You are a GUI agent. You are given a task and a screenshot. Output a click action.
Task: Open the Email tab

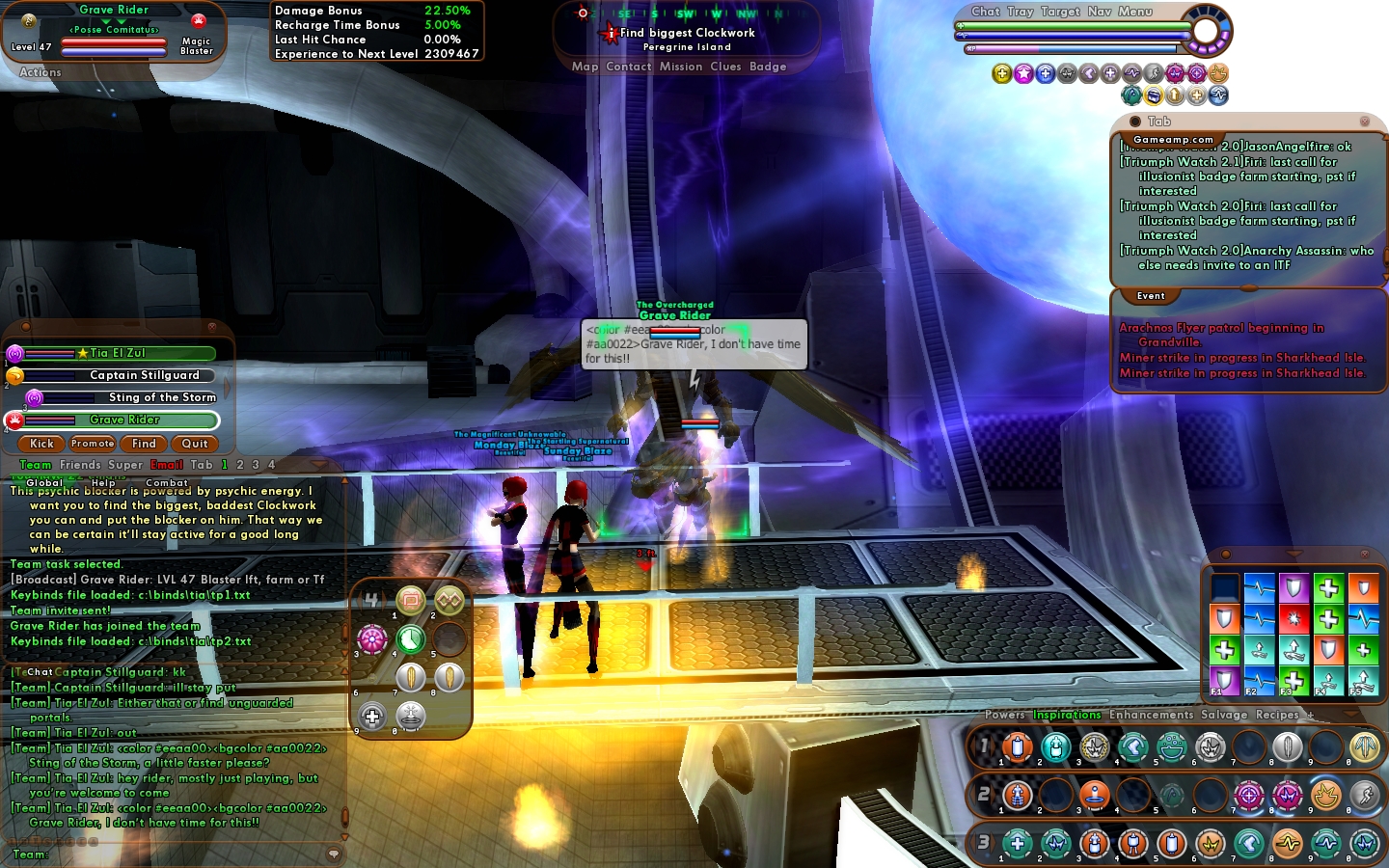pyautogui.click(x=167, y=465)
